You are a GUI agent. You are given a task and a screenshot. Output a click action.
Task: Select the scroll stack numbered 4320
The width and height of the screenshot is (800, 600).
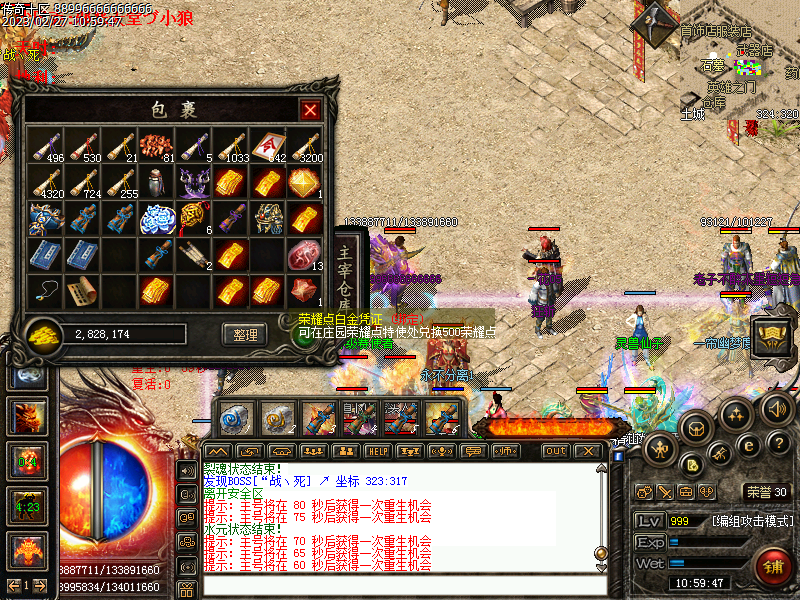pyautogui.click(x=45, y=182)
